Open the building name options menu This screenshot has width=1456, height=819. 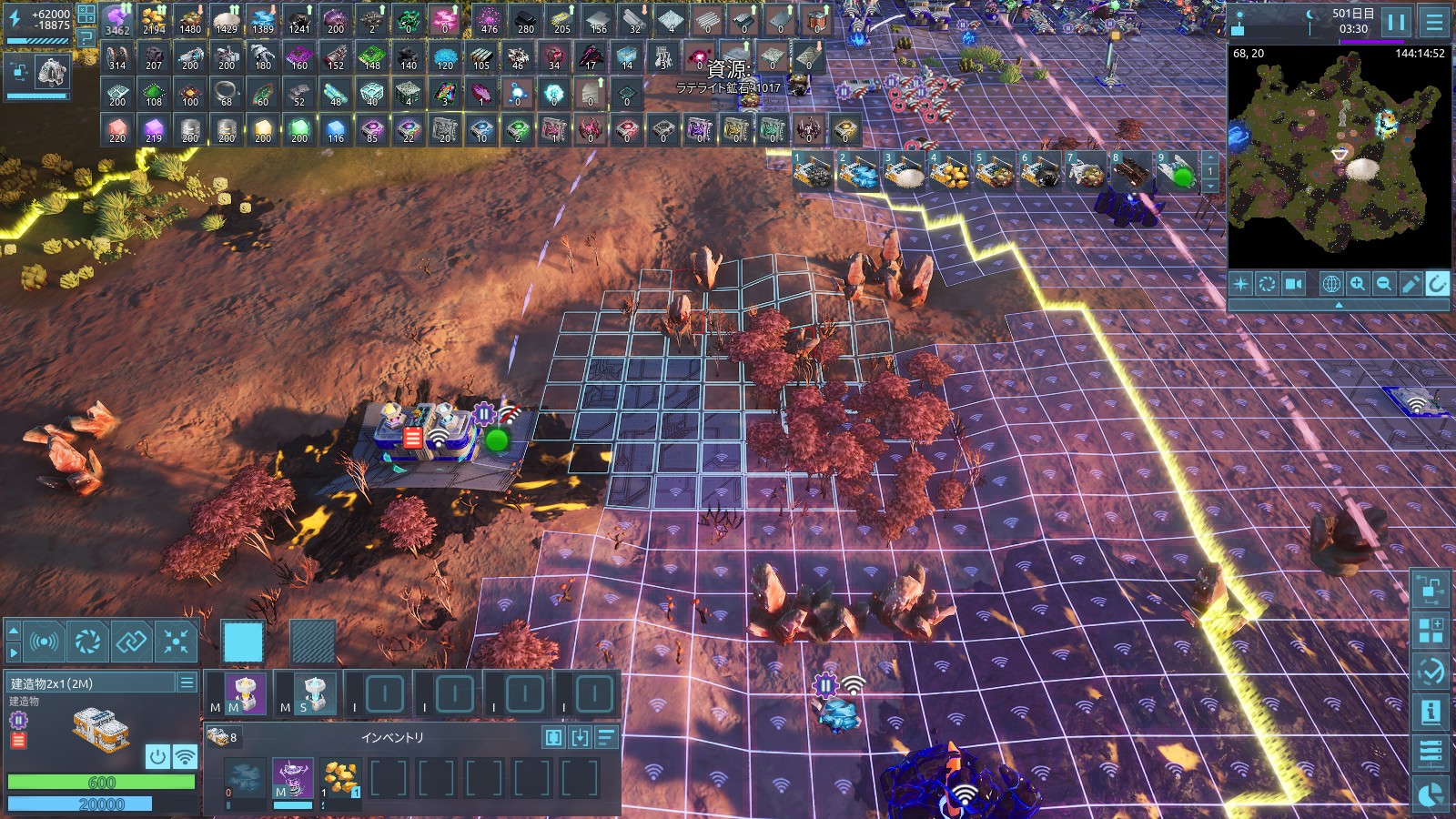coord(187,682)
